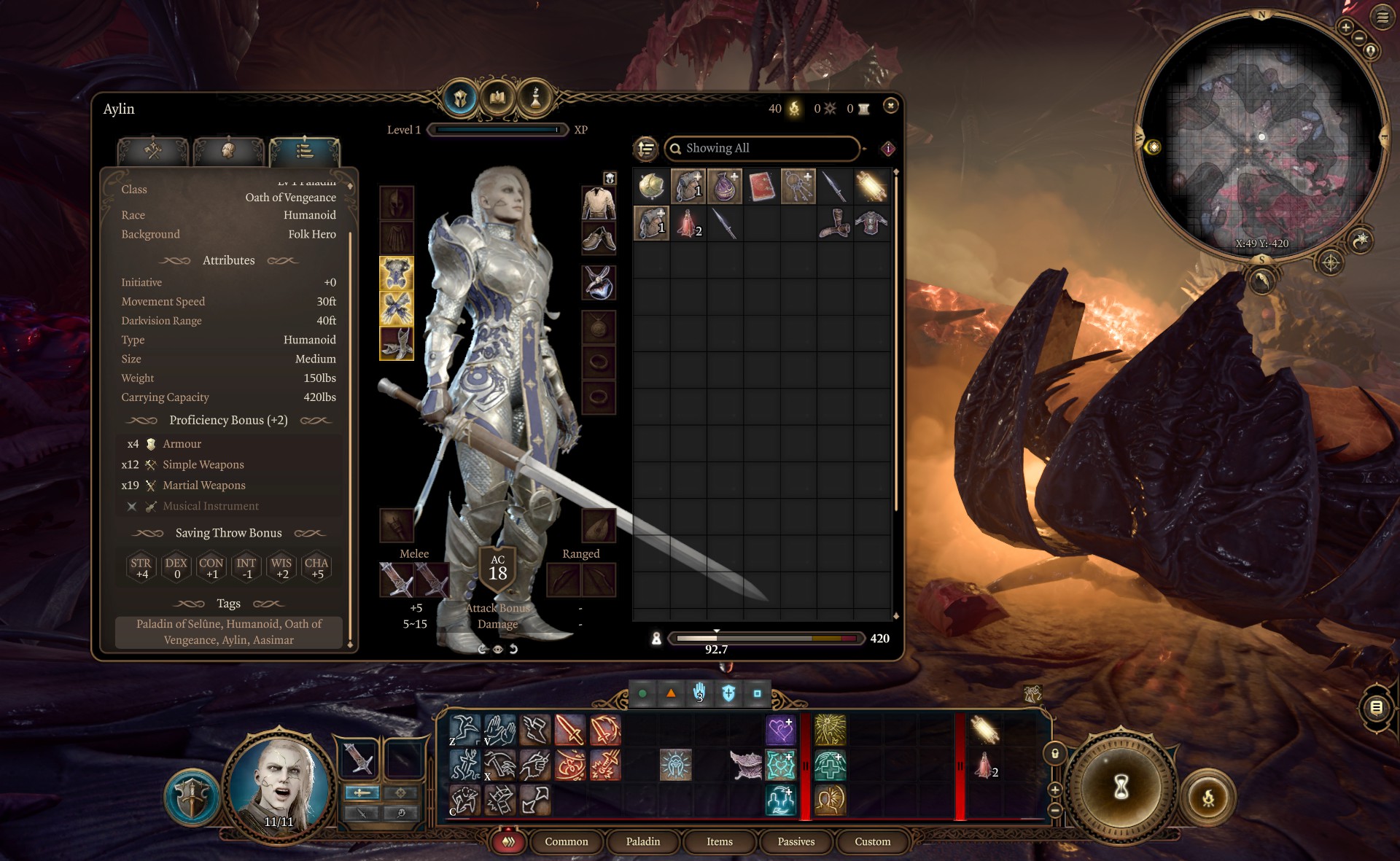Select the equipped gloves slot
Viewport: 1400px width, 861px height.
coord(397,308)
